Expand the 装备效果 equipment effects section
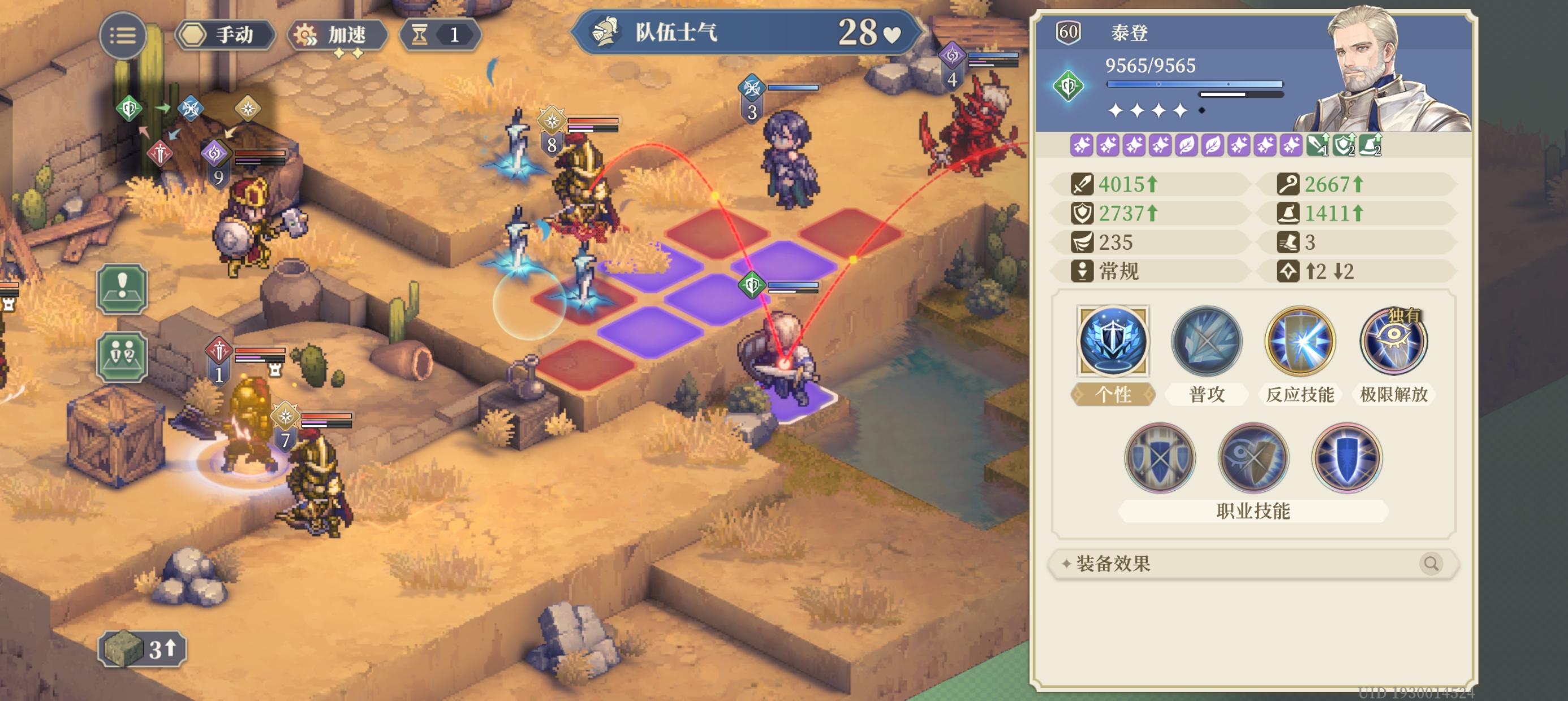 click(x=1157, y=564)
